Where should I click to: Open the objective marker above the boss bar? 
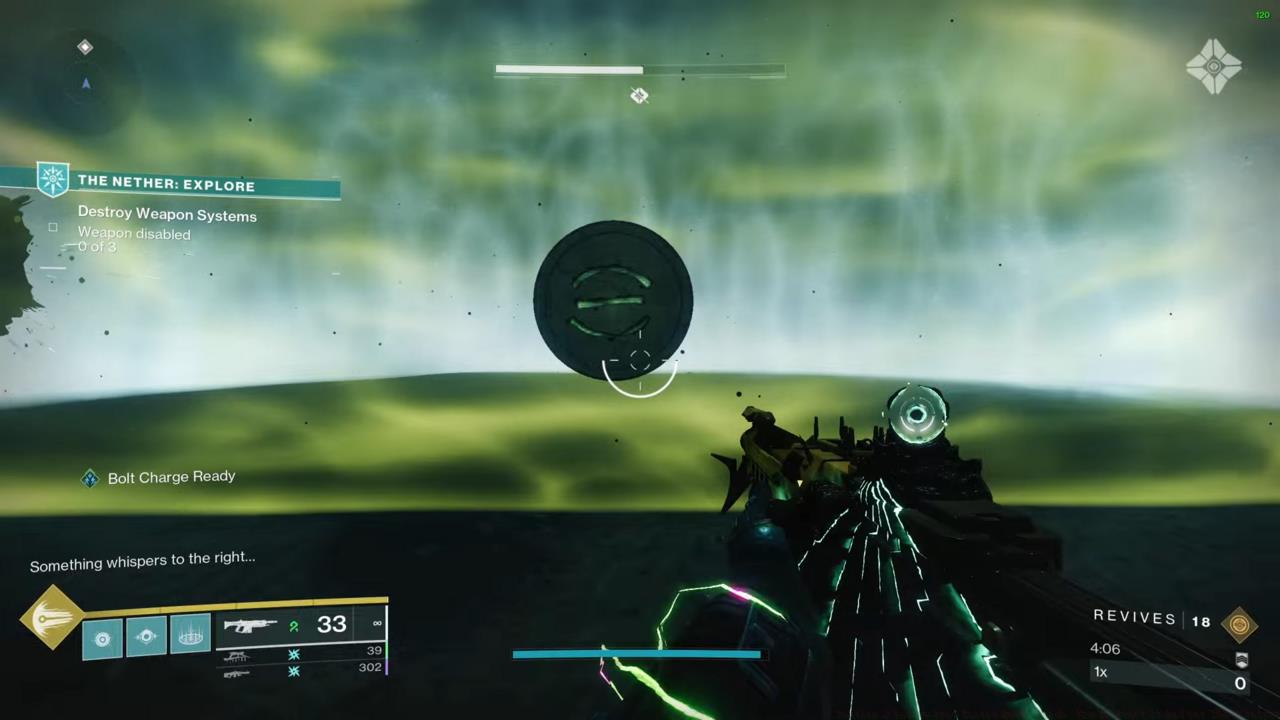(639, 95)
